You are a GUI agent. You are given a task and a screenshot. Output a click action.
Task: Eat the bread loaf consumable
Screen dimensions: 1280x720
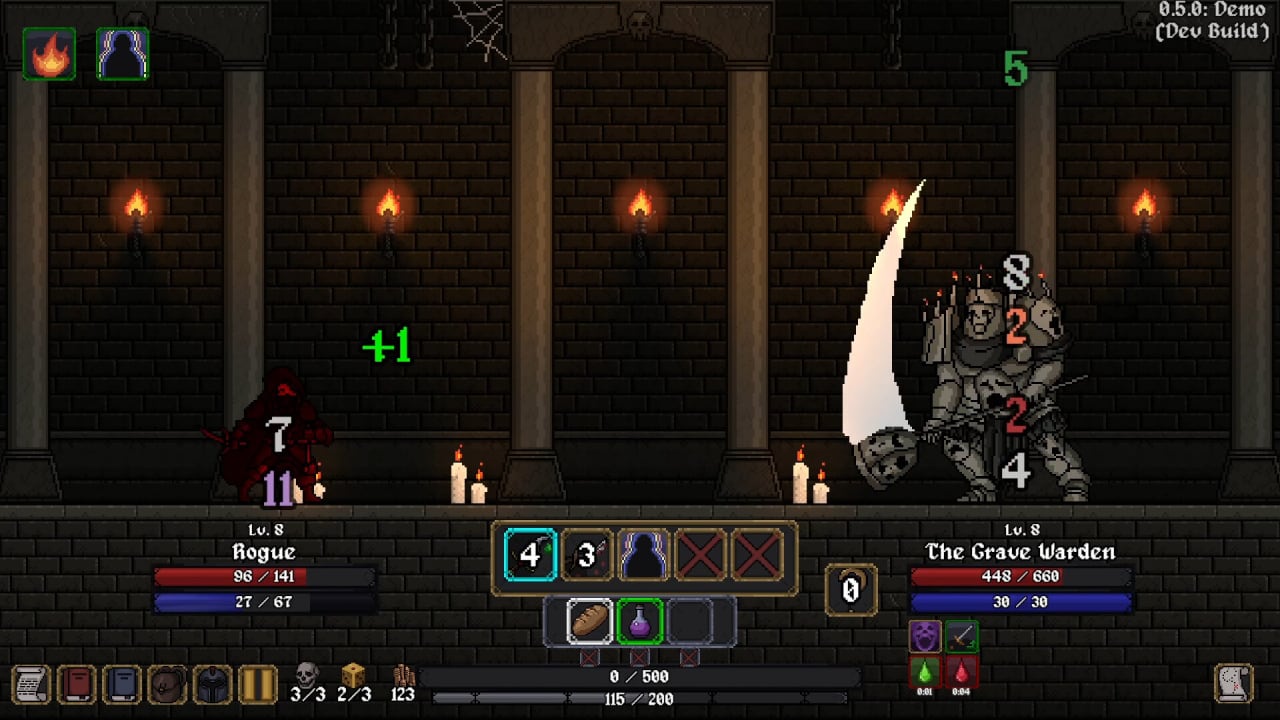[590, 621]
